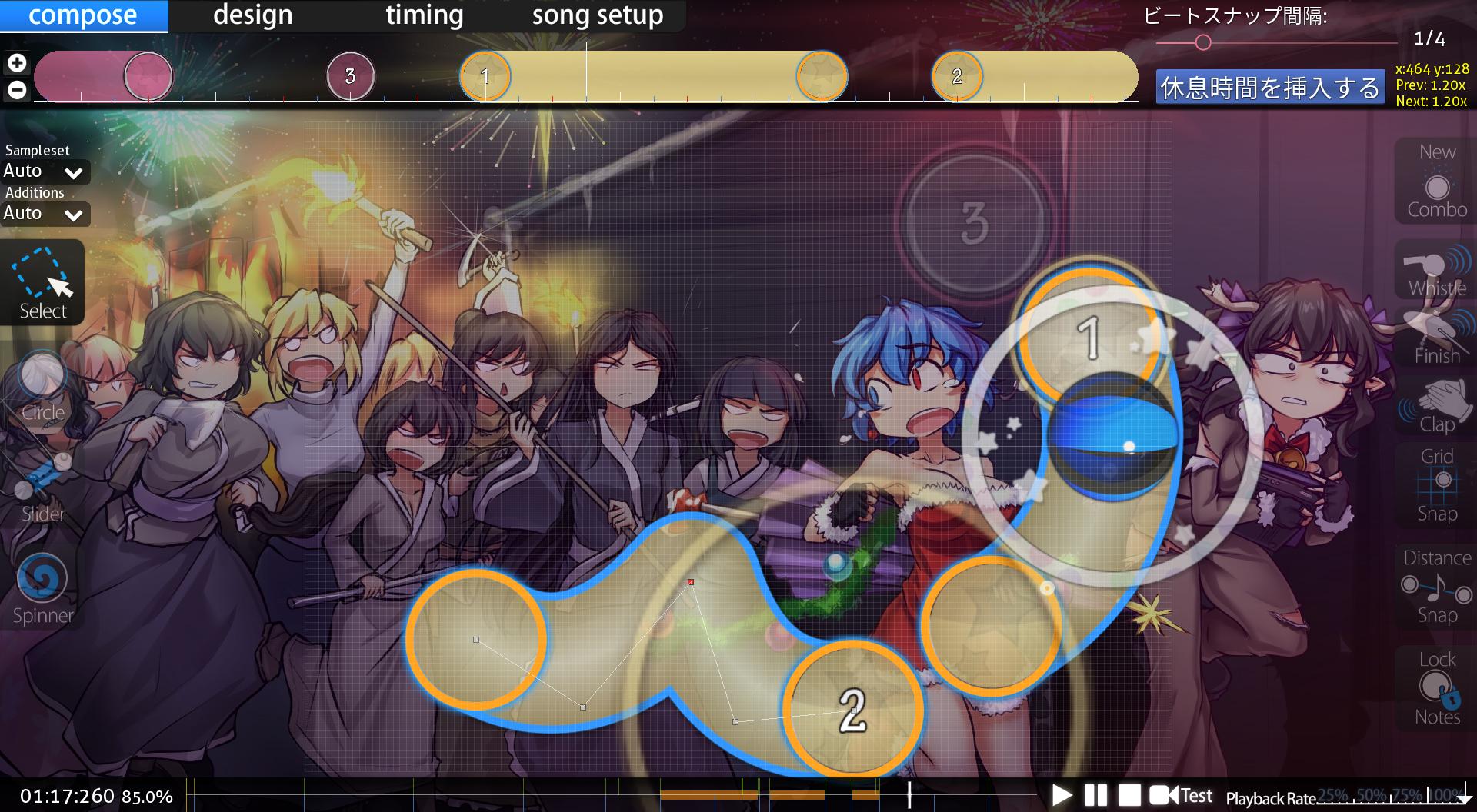
Task: Start playback with the play button
Action: (x=1062, y=795)
